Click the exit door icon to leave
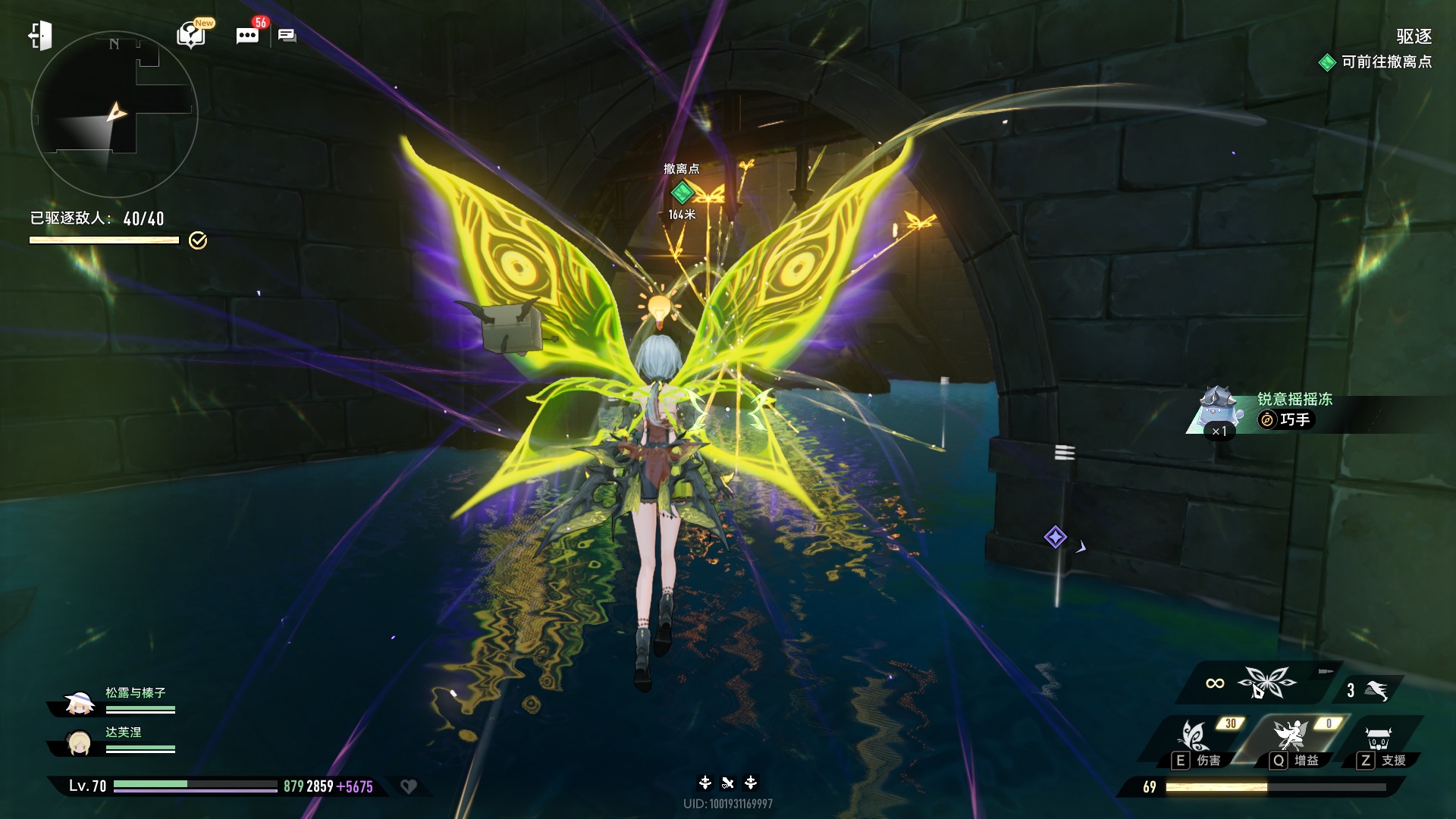The height and width of the screenshot is (819, 1456). 40,36
